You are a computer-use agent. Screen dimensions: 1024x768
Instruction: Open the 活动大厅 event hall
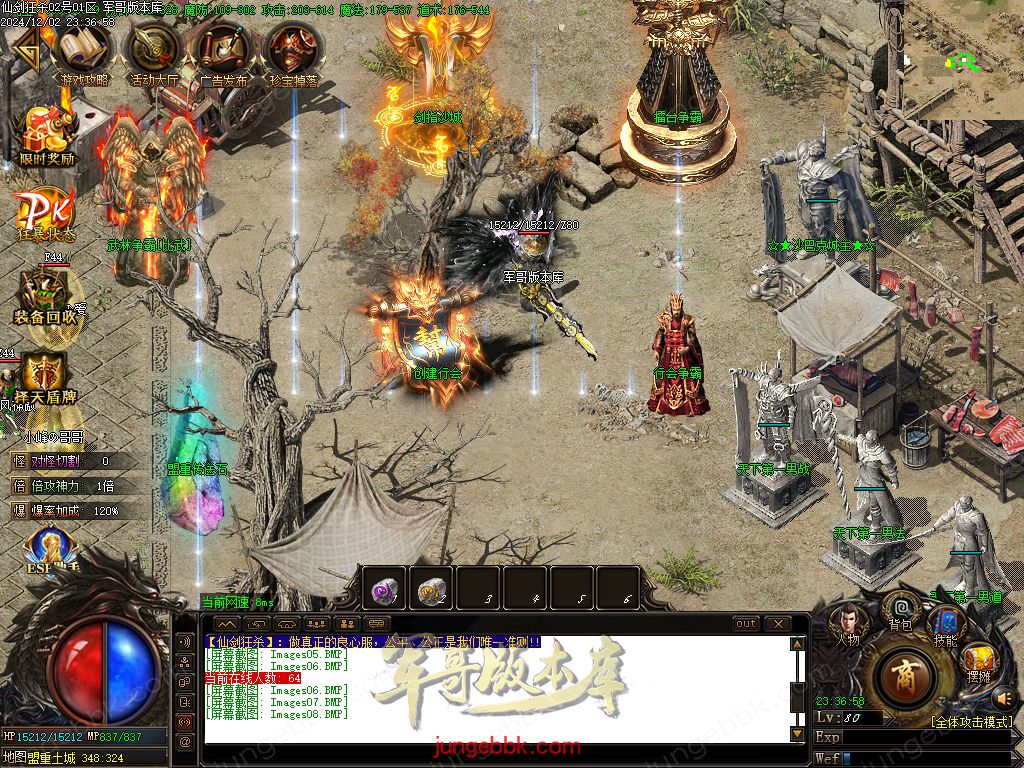coord(154,50)
